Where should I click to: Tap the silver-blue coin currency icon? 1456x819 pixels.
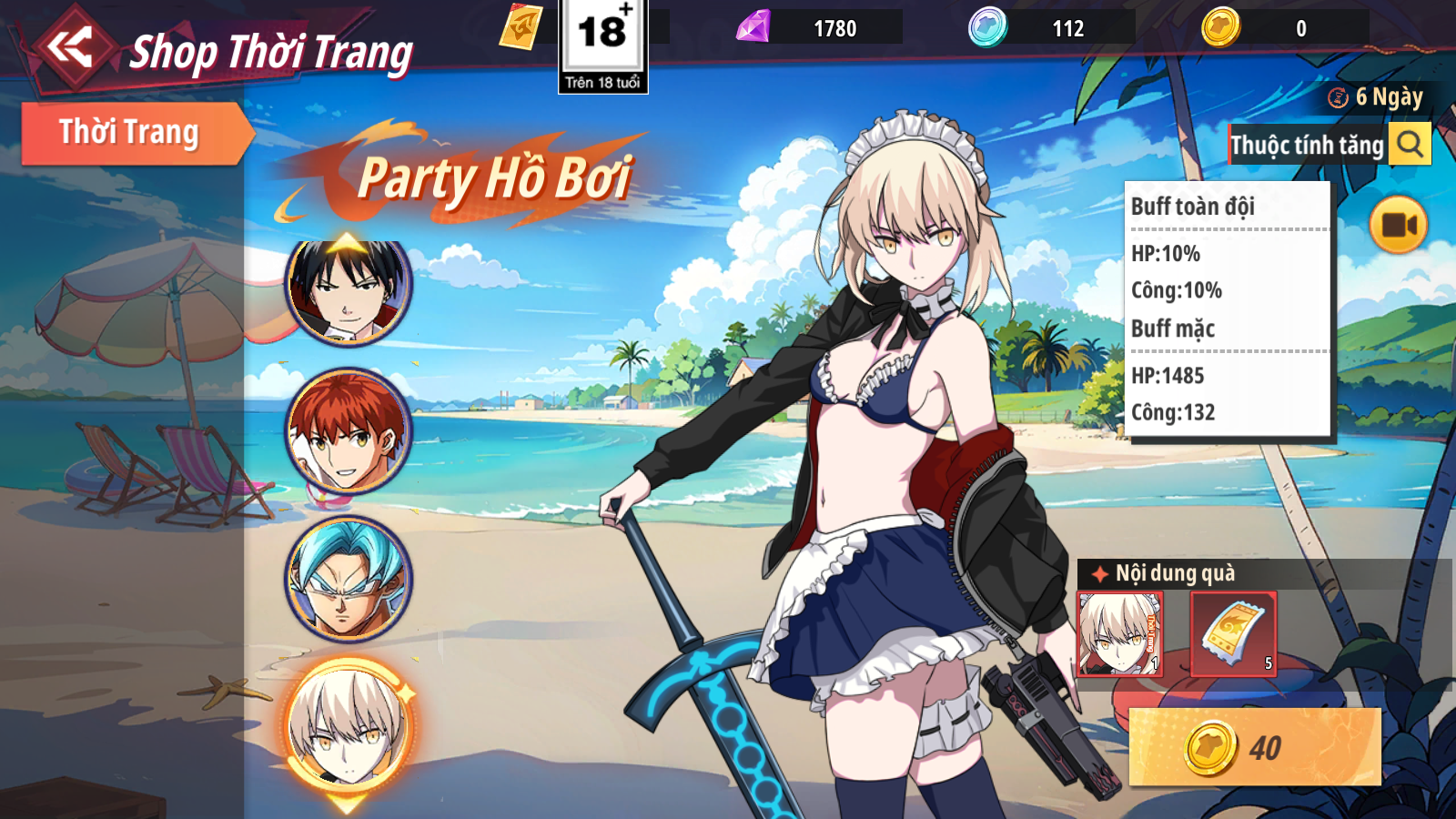[987, 27]
